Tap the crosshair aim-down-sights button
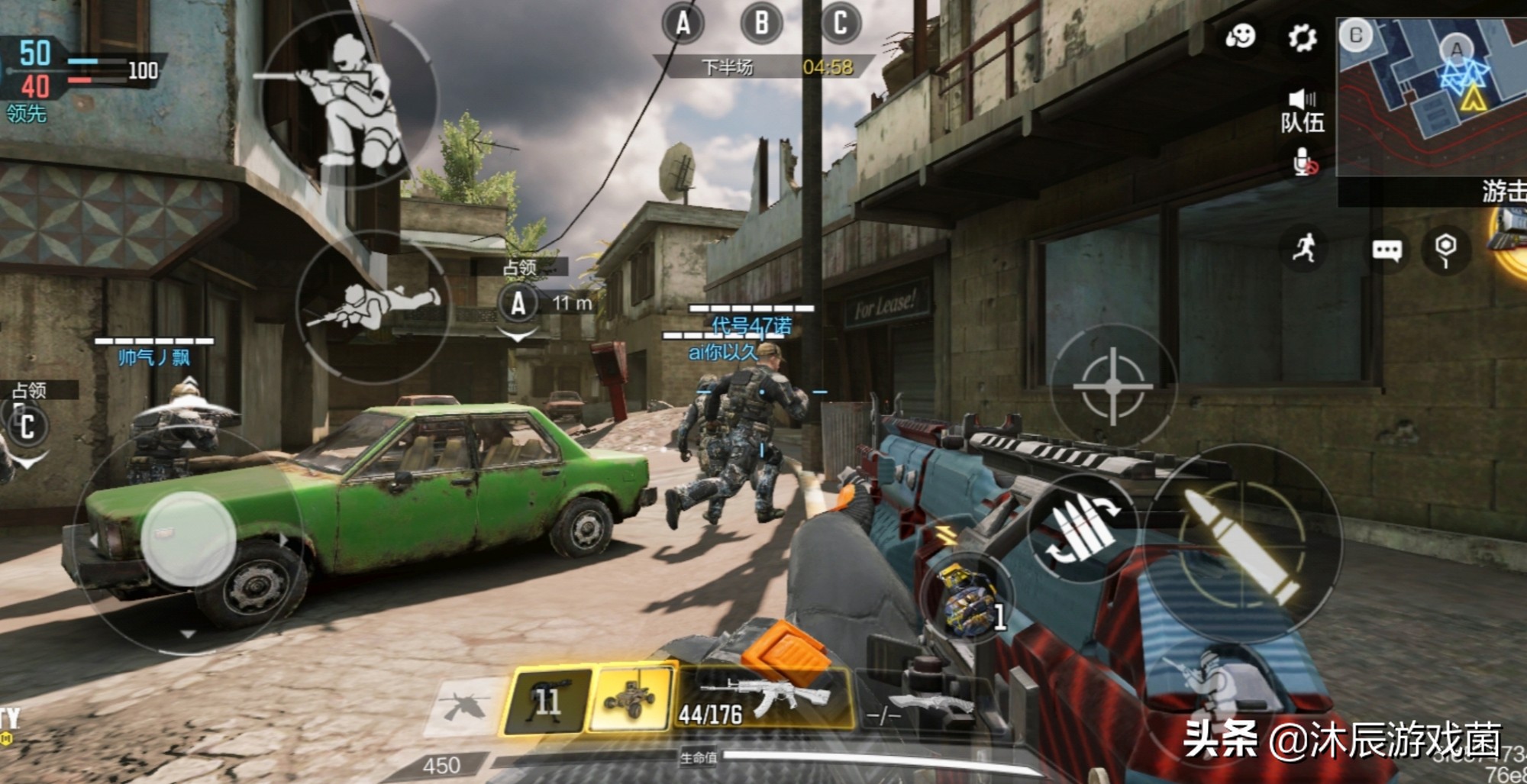1527x784 pixels. [x=1113, y=386]
